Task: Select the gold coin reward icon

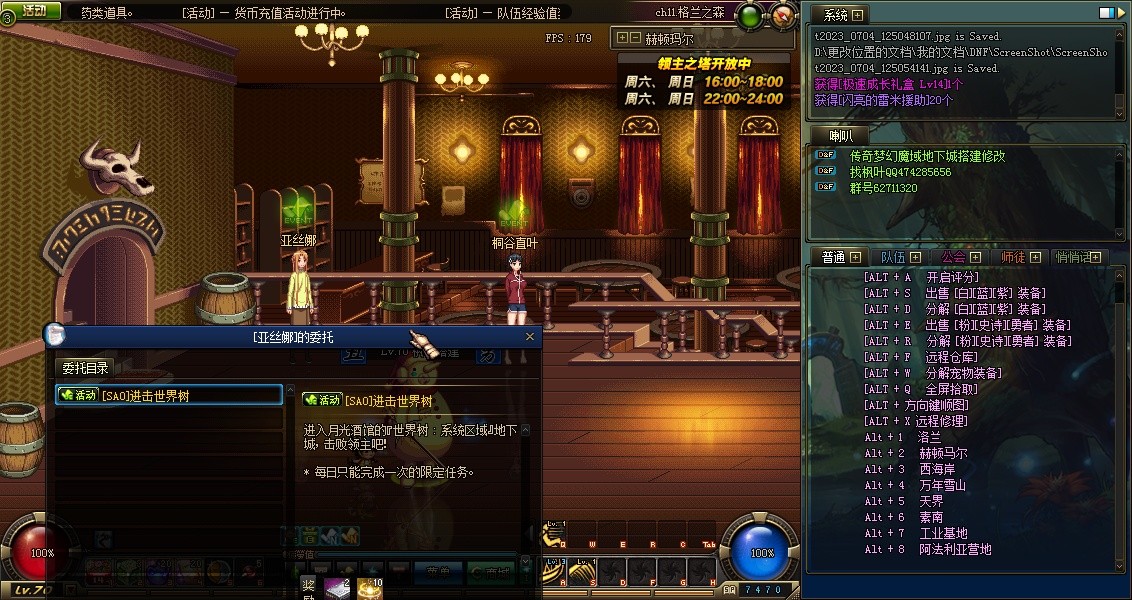Action: (x=369, y=590)
